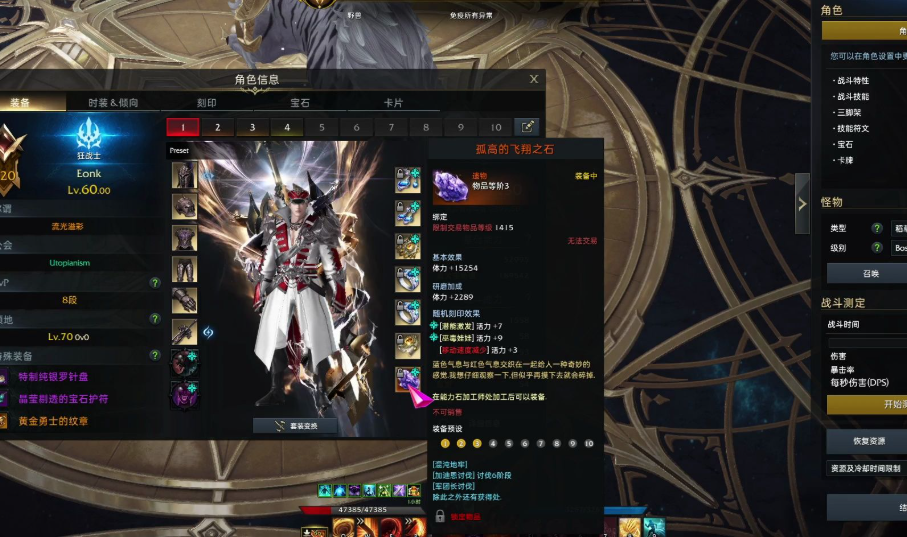Close the 角色信息 character window

pos(534,79)
